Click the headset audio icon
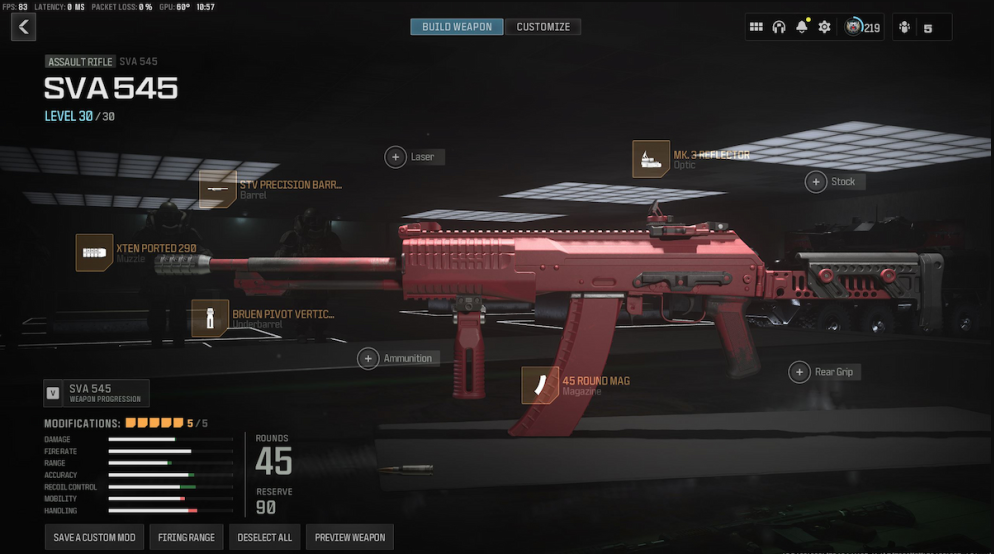 point(779,27)
